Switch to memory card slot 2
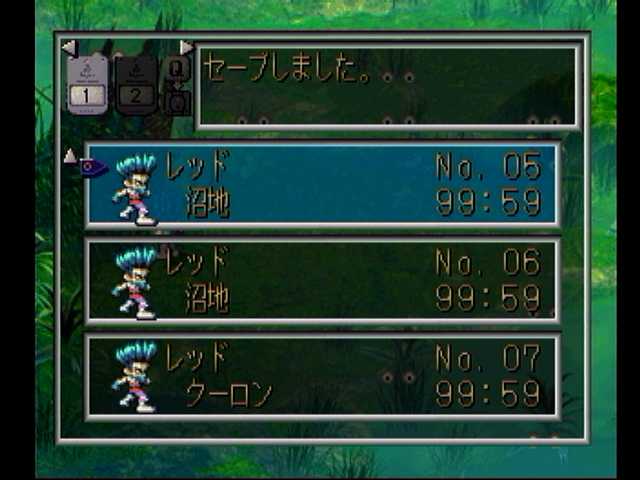640x480 pixels. point(135,82)
